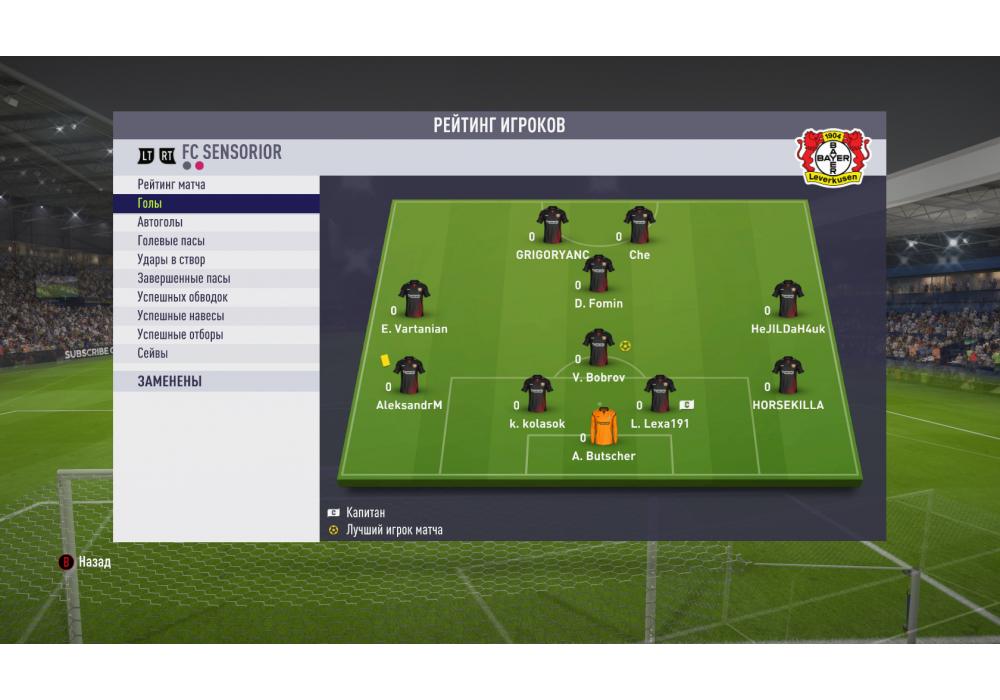Choose the Успешные отборы entry
Viewport: 1000px width, 700px height.
click(216, 335)
